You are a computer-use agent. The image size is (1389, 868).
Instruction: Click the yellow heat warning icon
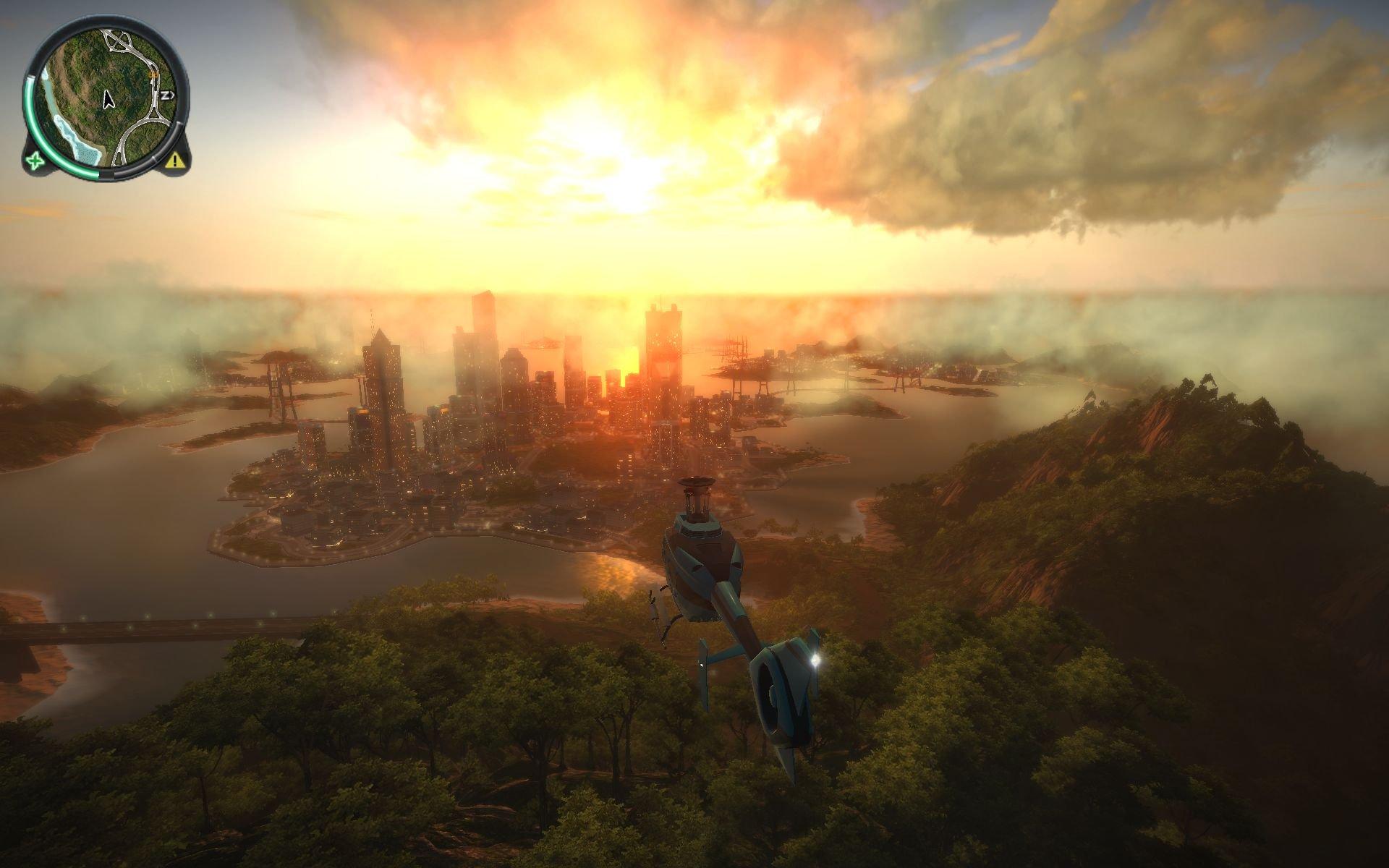[174, 162]
